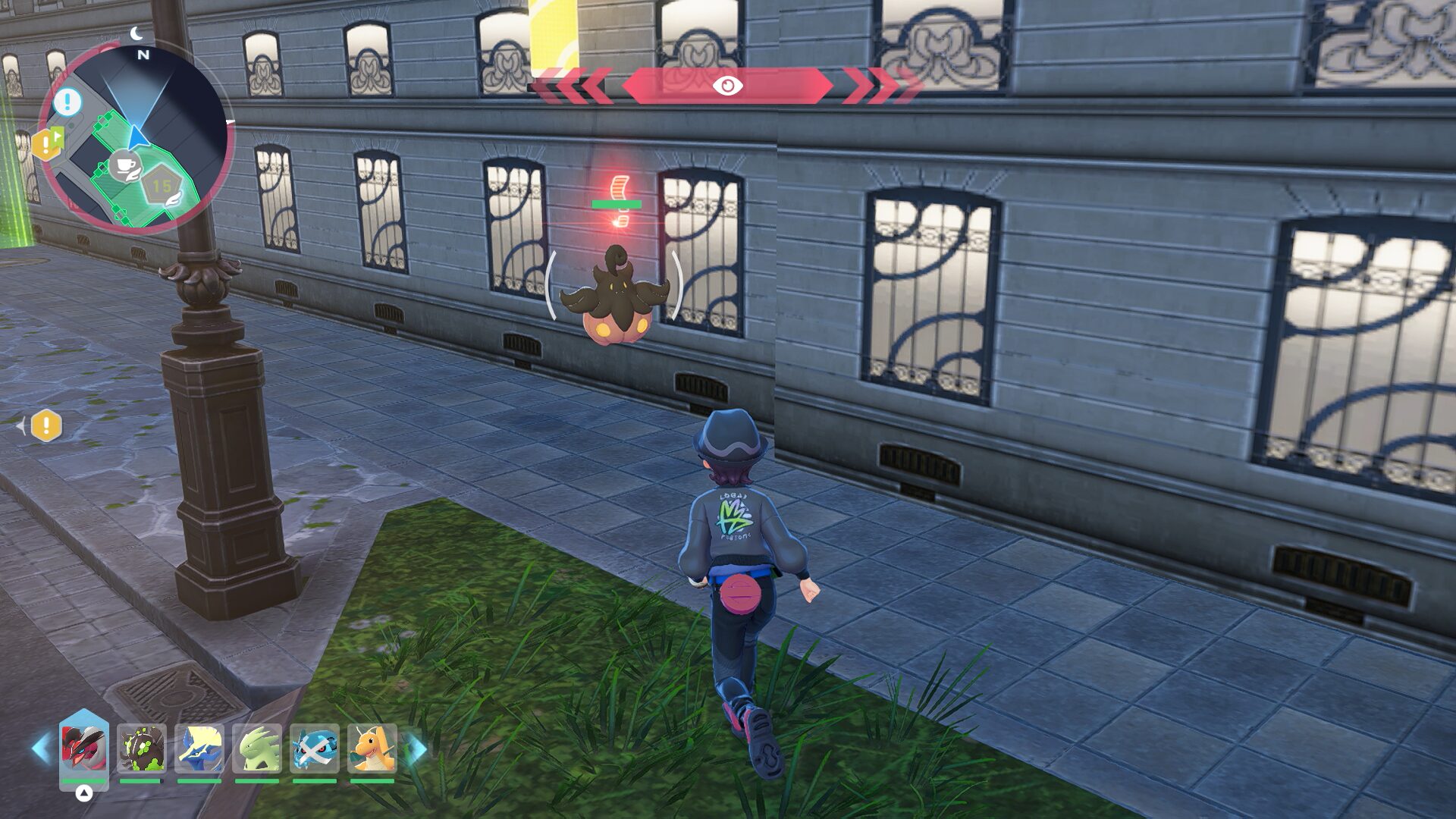Click the orange exclamation flag quest marker
1456x819 pixels.
pyautogui.click(x=47, y=143)
